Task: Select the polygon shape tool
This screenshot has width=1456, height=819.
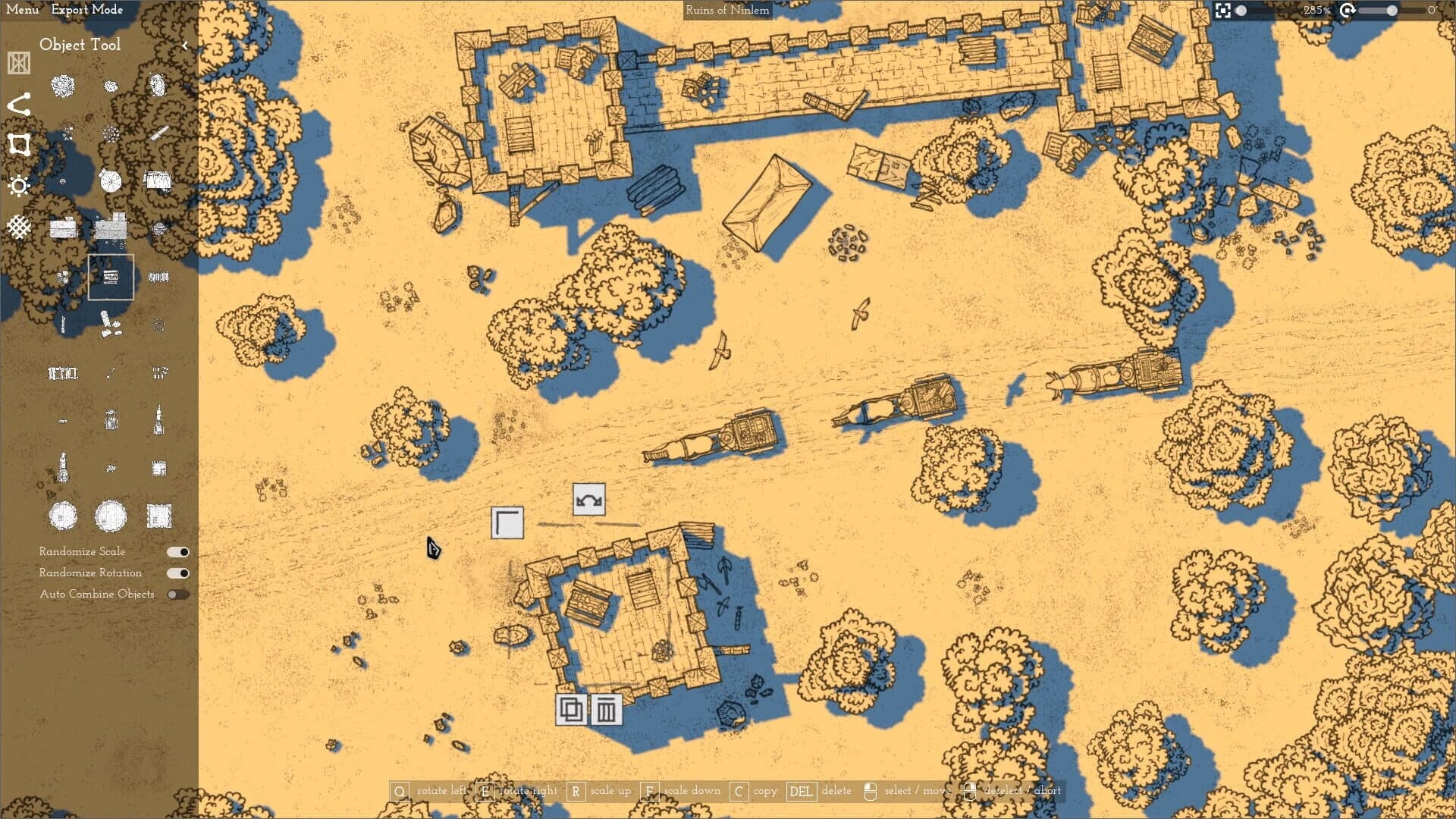Action: click(19, 144)
